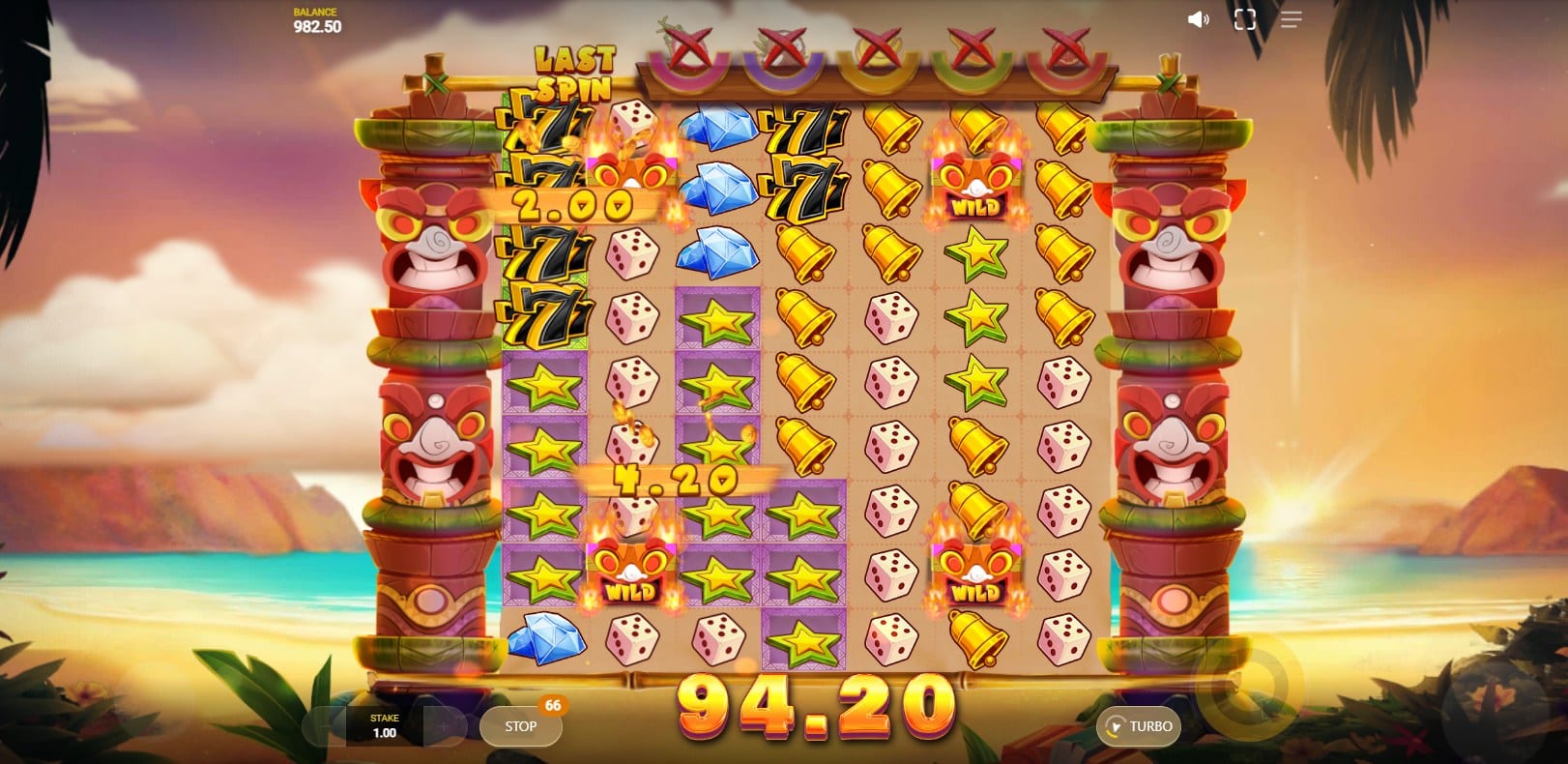Screen dimensions: 1568x764
Task: Stop the autoplay spins
Action: pyautogui.click(x=520, y=726)
